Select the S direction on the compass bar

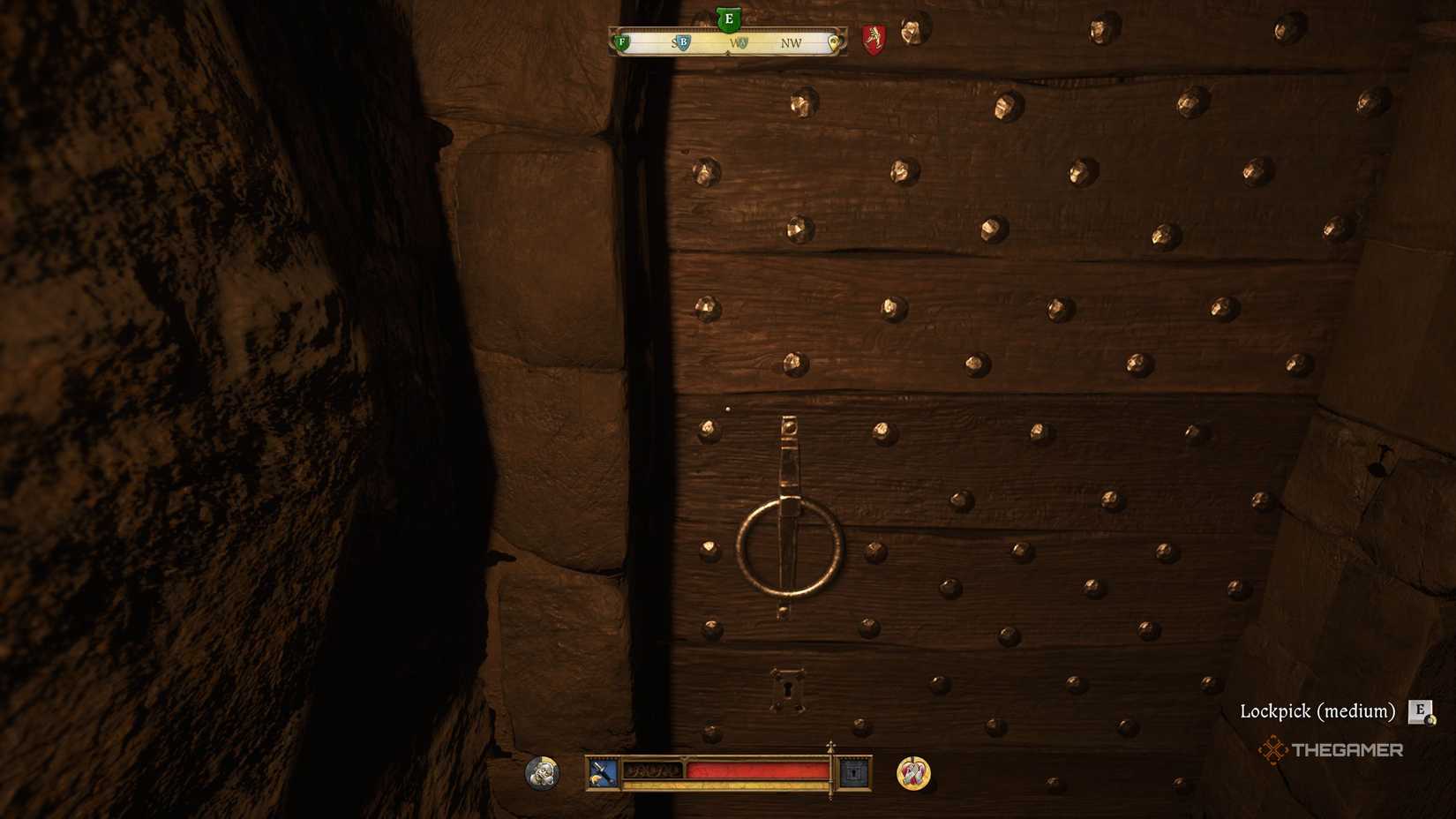click(x=674, y=41)
